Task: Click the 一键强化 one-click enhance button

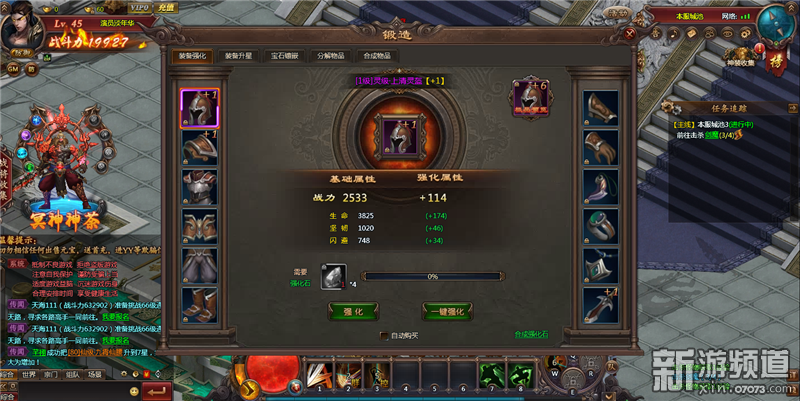Action: tap(447, 311)
